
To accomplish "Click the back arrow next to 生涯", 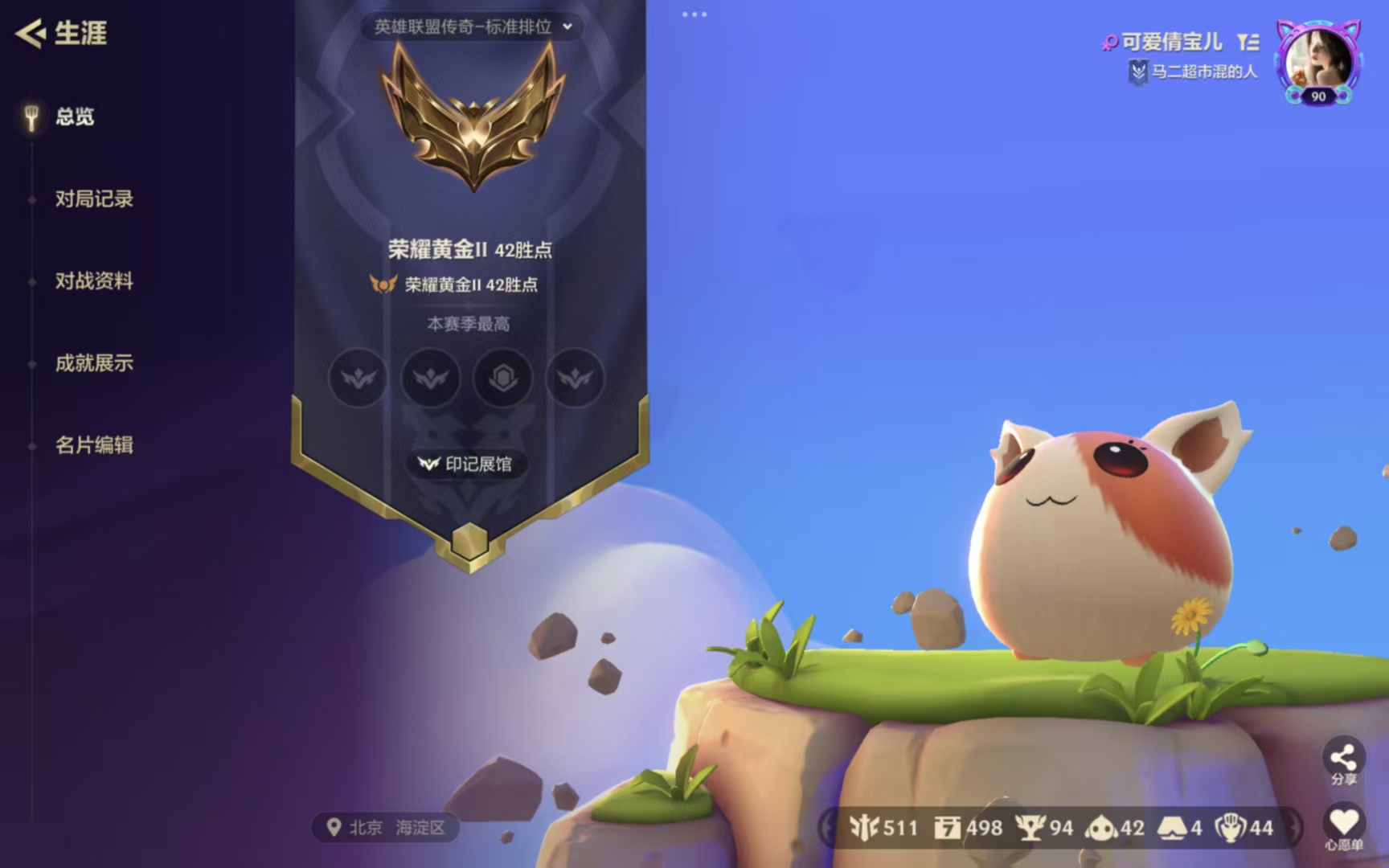I will (x=30, y=33).
